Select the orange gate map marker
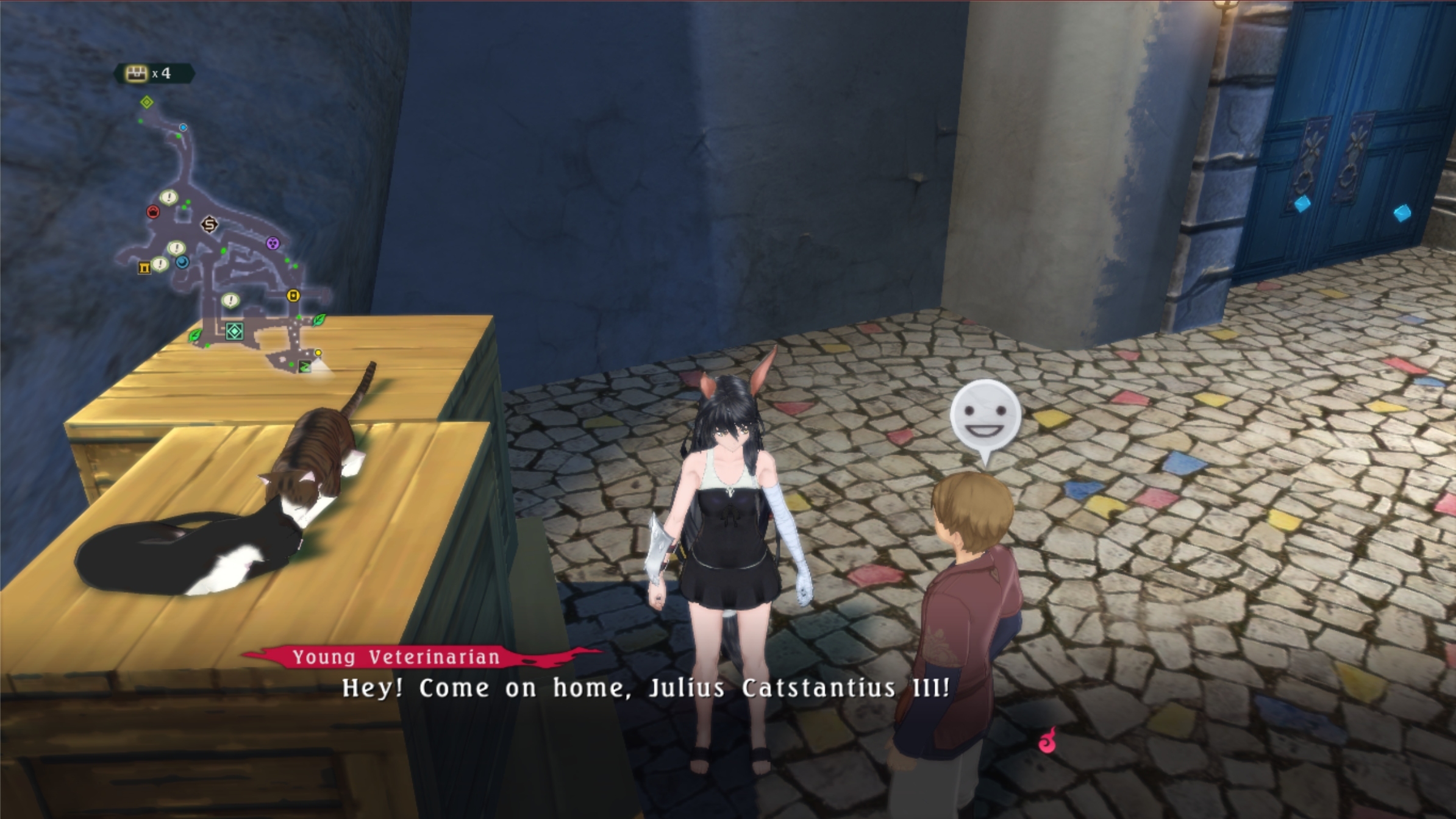 tap(144, 268)
